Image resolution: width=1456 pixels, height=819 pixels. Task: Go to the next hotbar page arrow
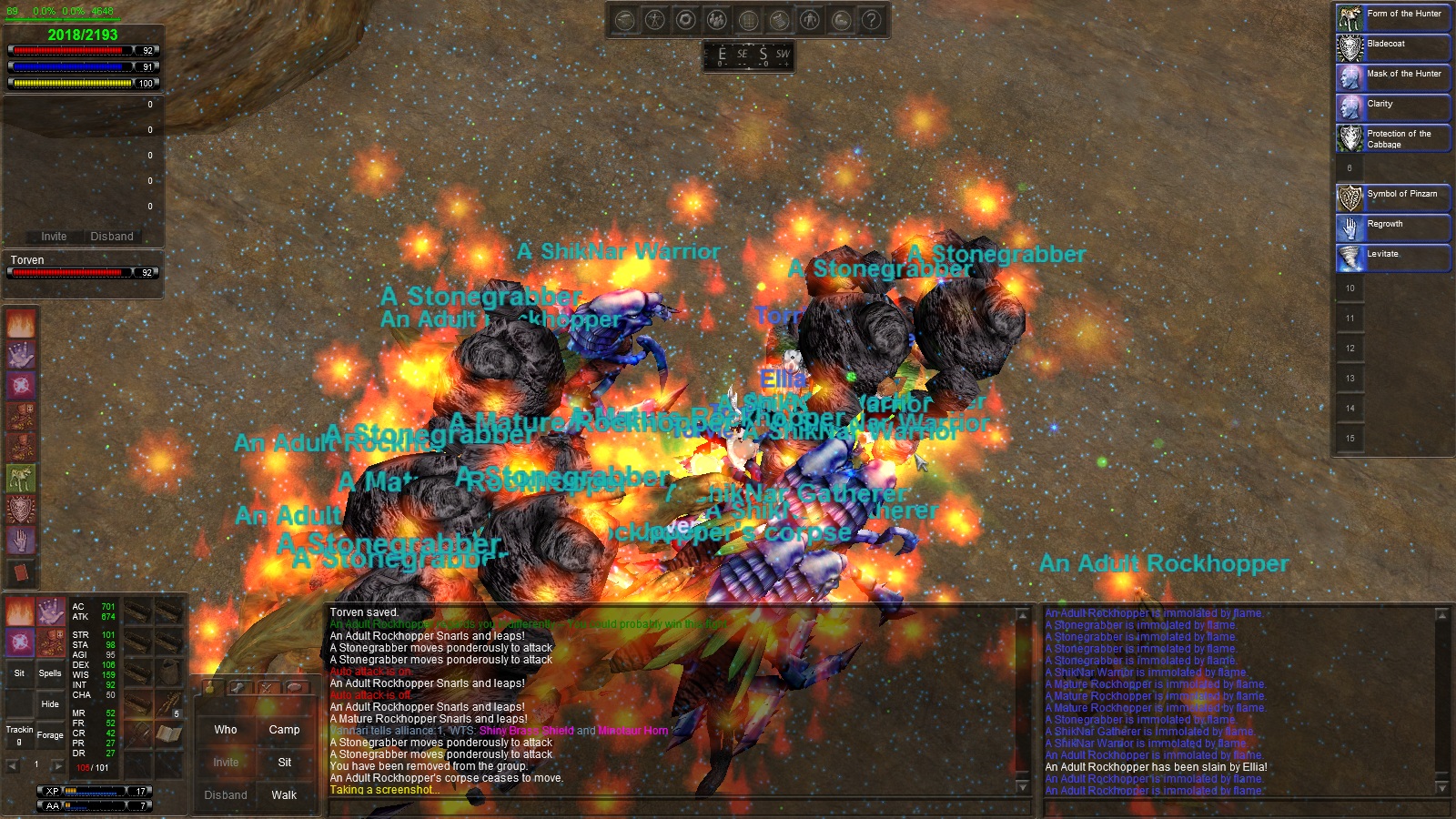pos(56,765)
